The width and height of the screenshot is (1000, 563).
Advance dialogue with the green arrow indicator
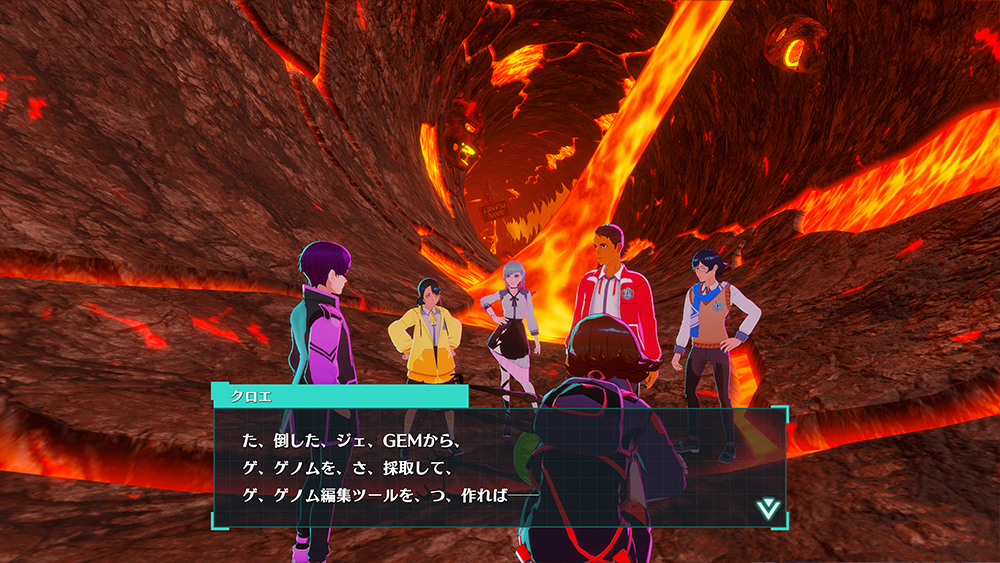click(767, 508)
